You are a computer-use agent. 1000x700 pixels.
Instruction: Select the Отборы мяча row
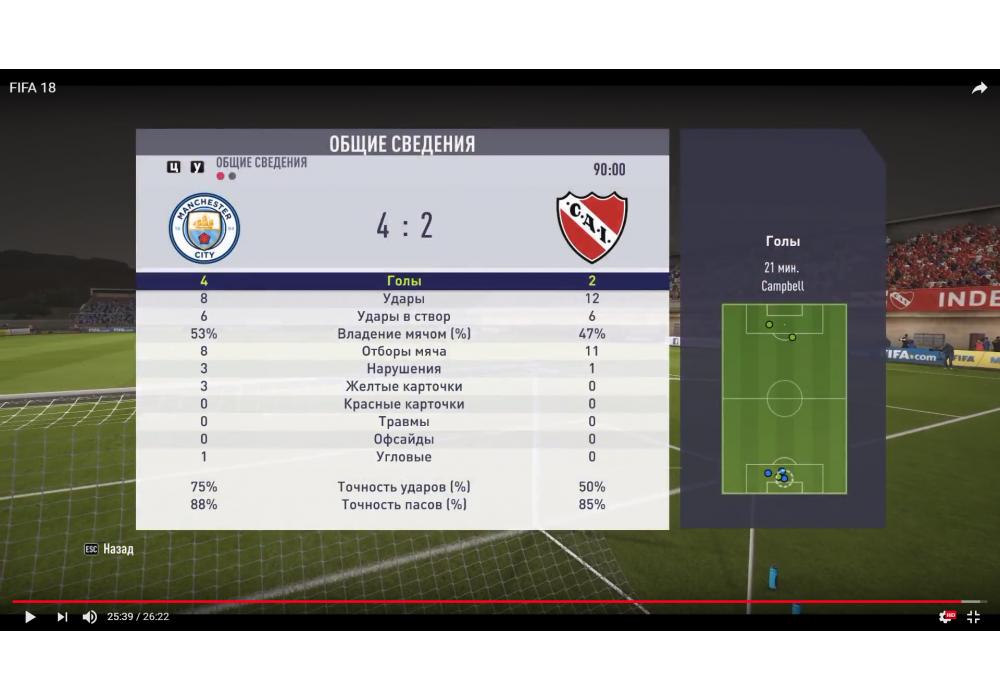pyautogui.click(x=403, y=352)
